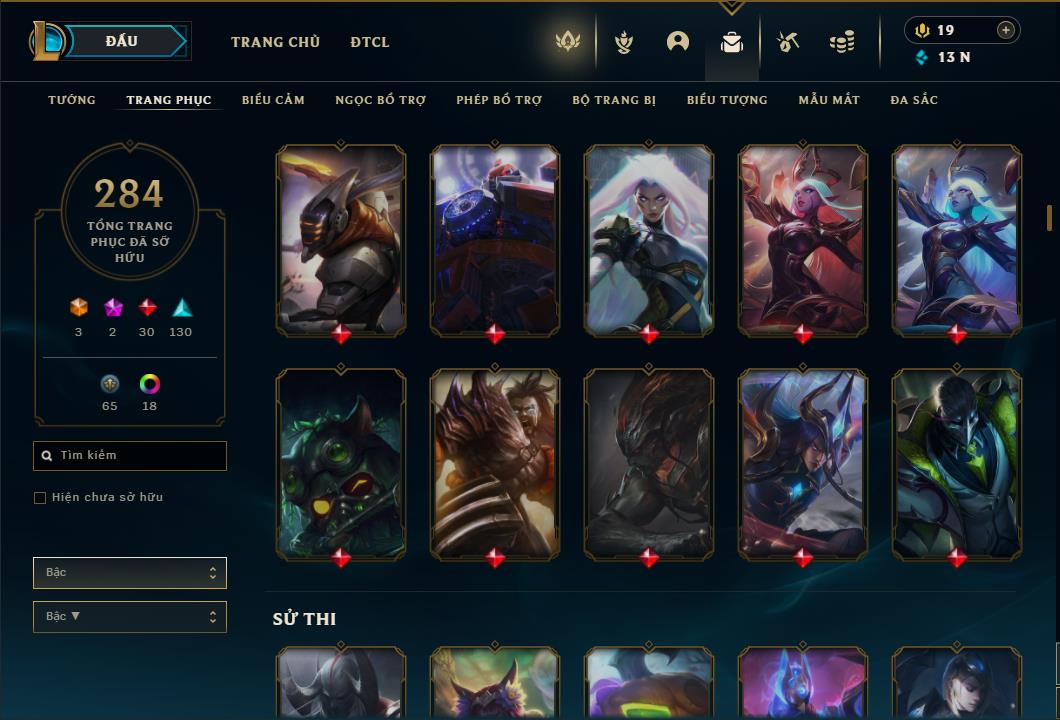This screenshot has width=1060, height=720.
Task: Open the first Bậc dropdown
Action: tap(130, 573)
